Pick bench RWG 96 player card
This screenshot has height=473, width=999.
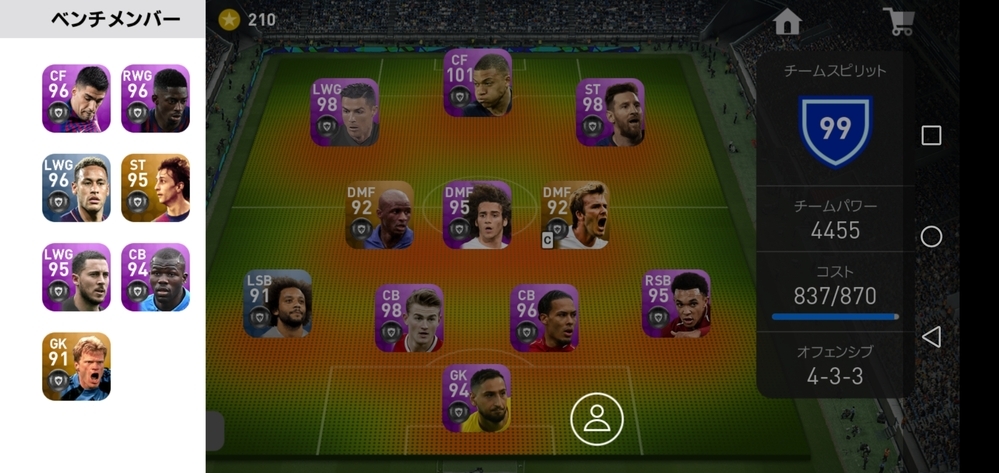pos(155,98)
